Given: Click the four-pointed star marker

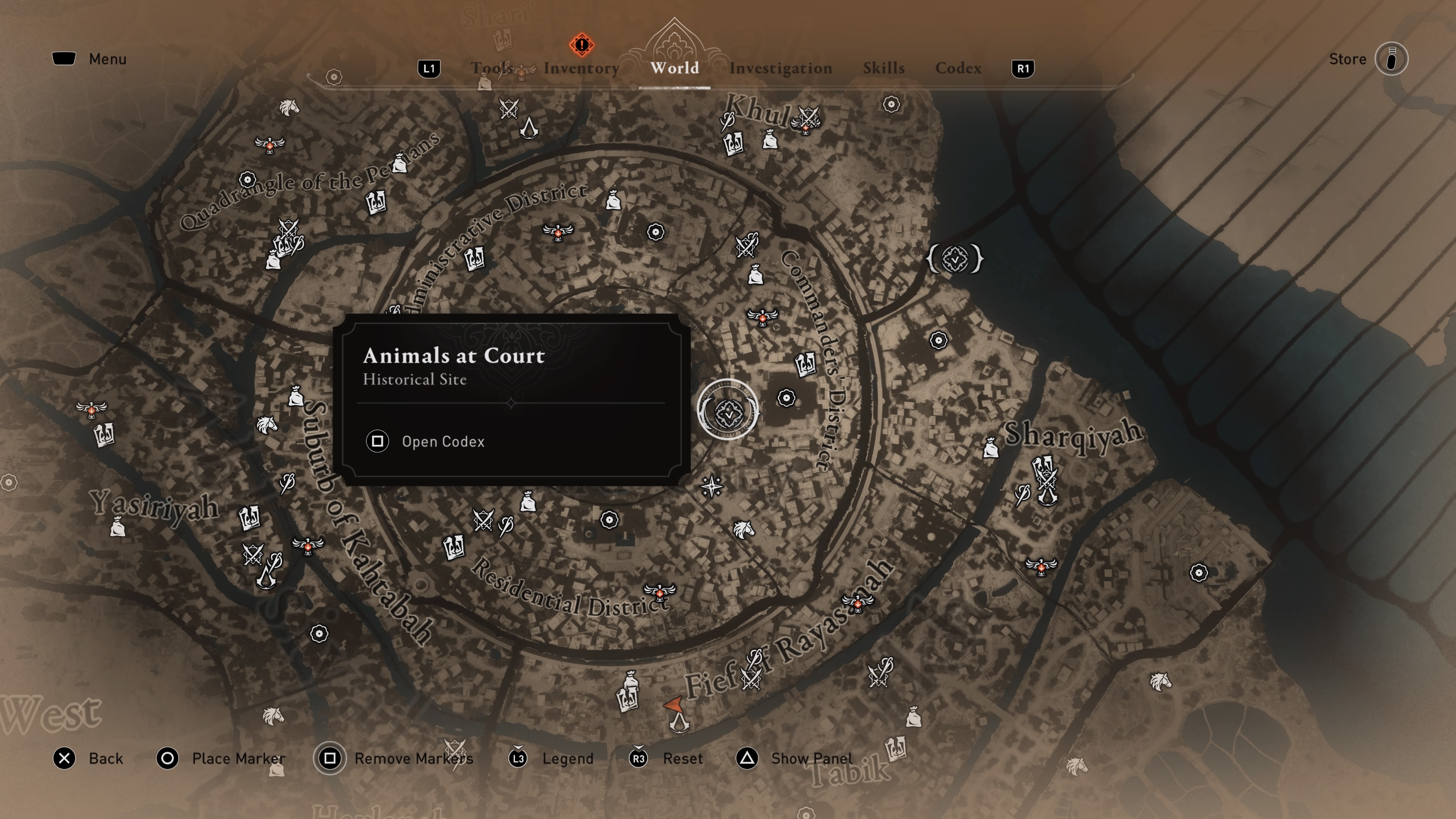Looking at the screenshot, I should (x=712, y=486).
